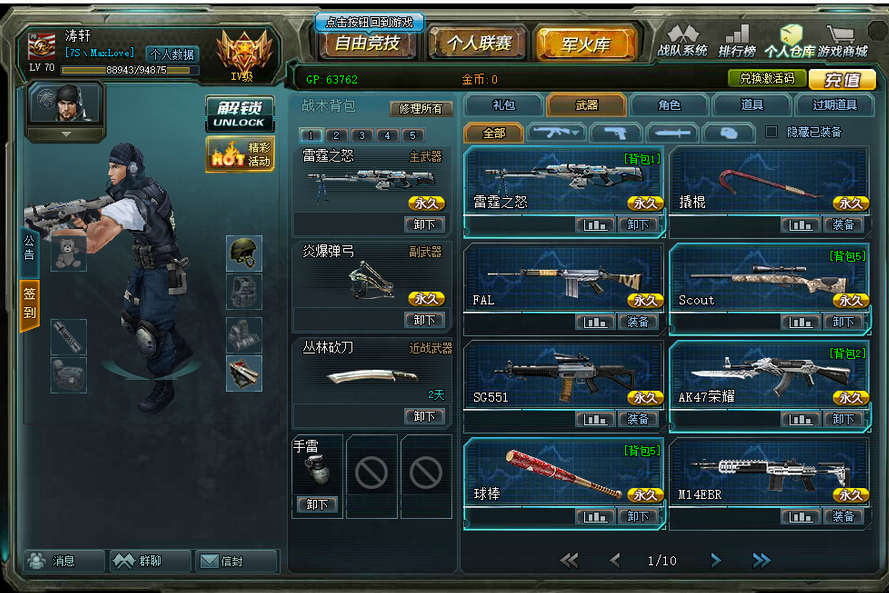Switch to the 礼包 gift pack tab
The height and width of the screenshot is (593, 889).
504,105
